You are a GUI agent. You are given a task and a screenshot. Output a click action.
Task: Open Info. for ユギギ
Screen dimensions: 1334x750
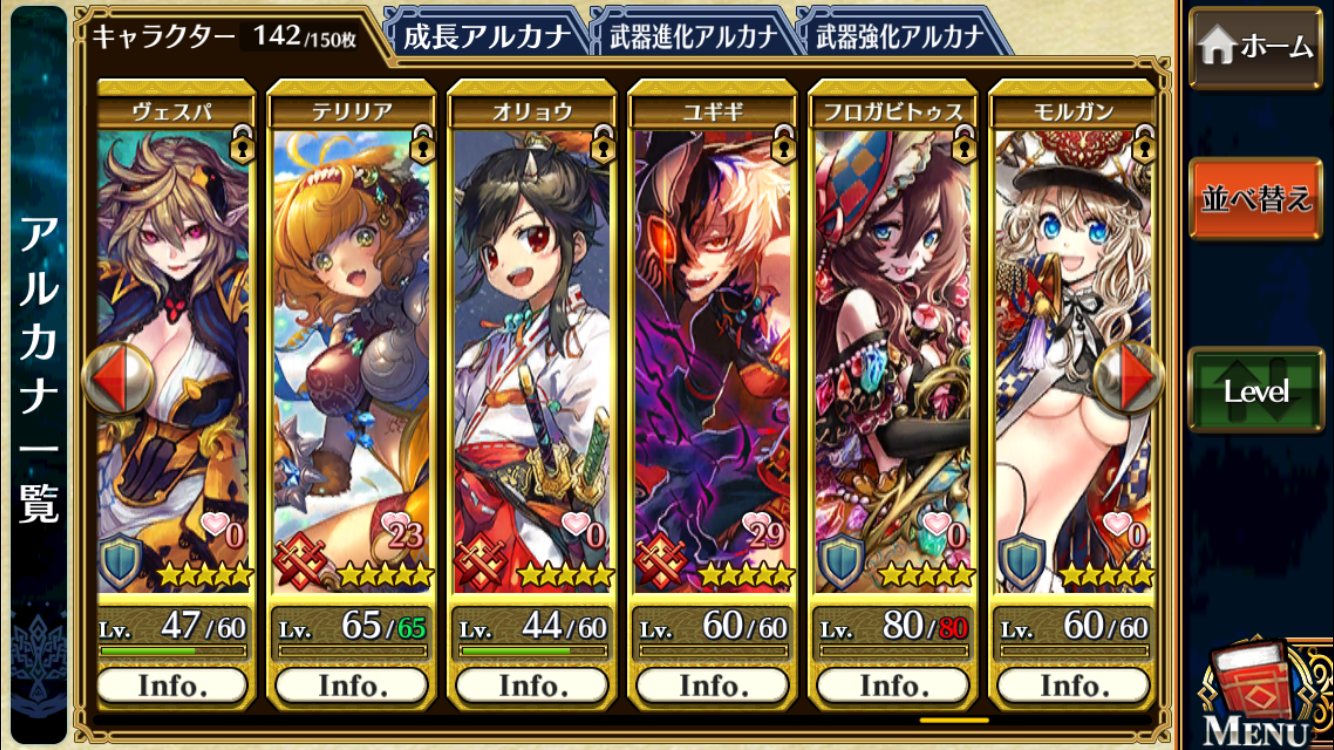(x=712, y=686)
